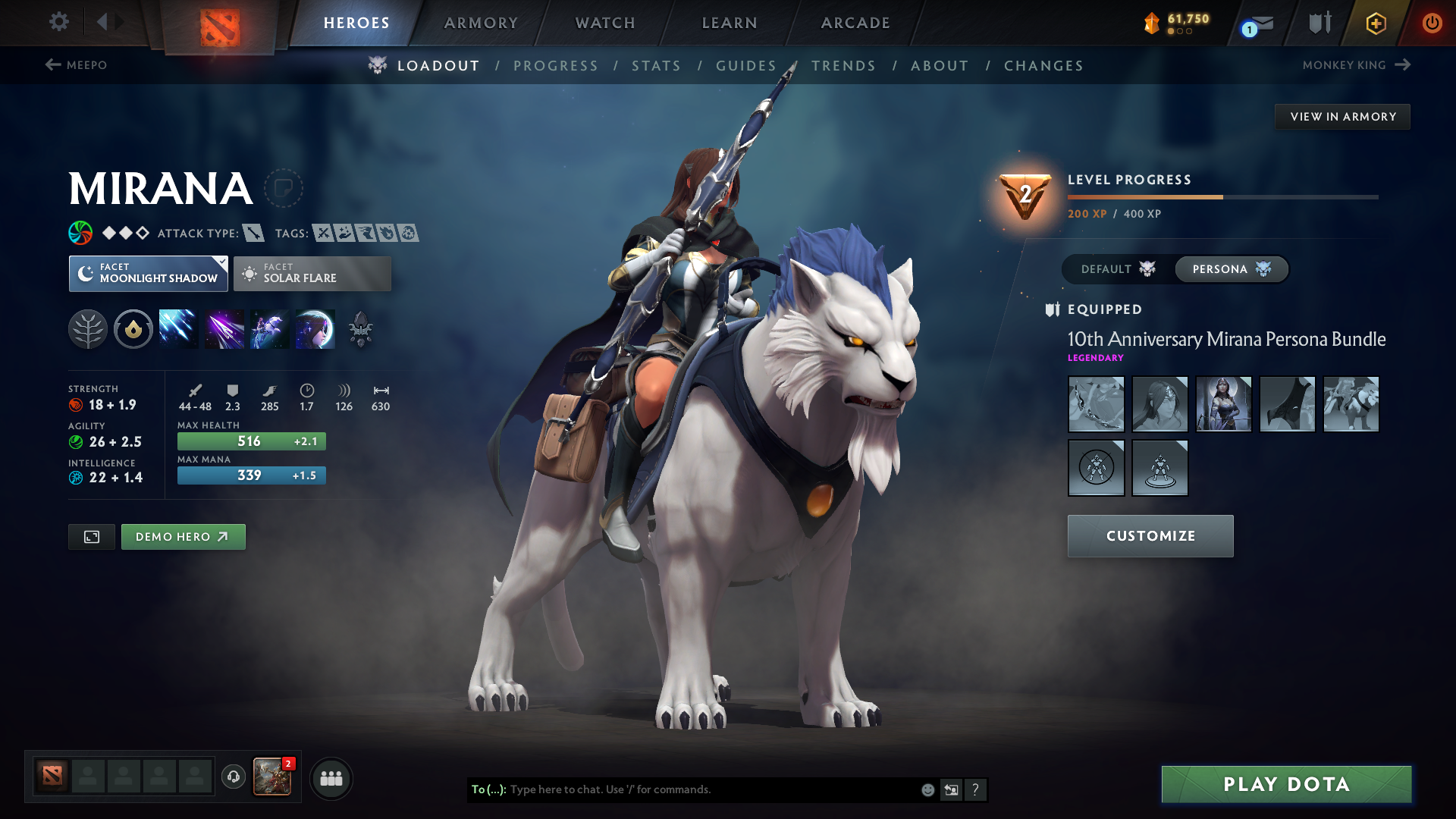This screenshot has height=819, width=1456.
Task: Select the Sacred Arrow ability icon
Action: (x=224, y=328)
